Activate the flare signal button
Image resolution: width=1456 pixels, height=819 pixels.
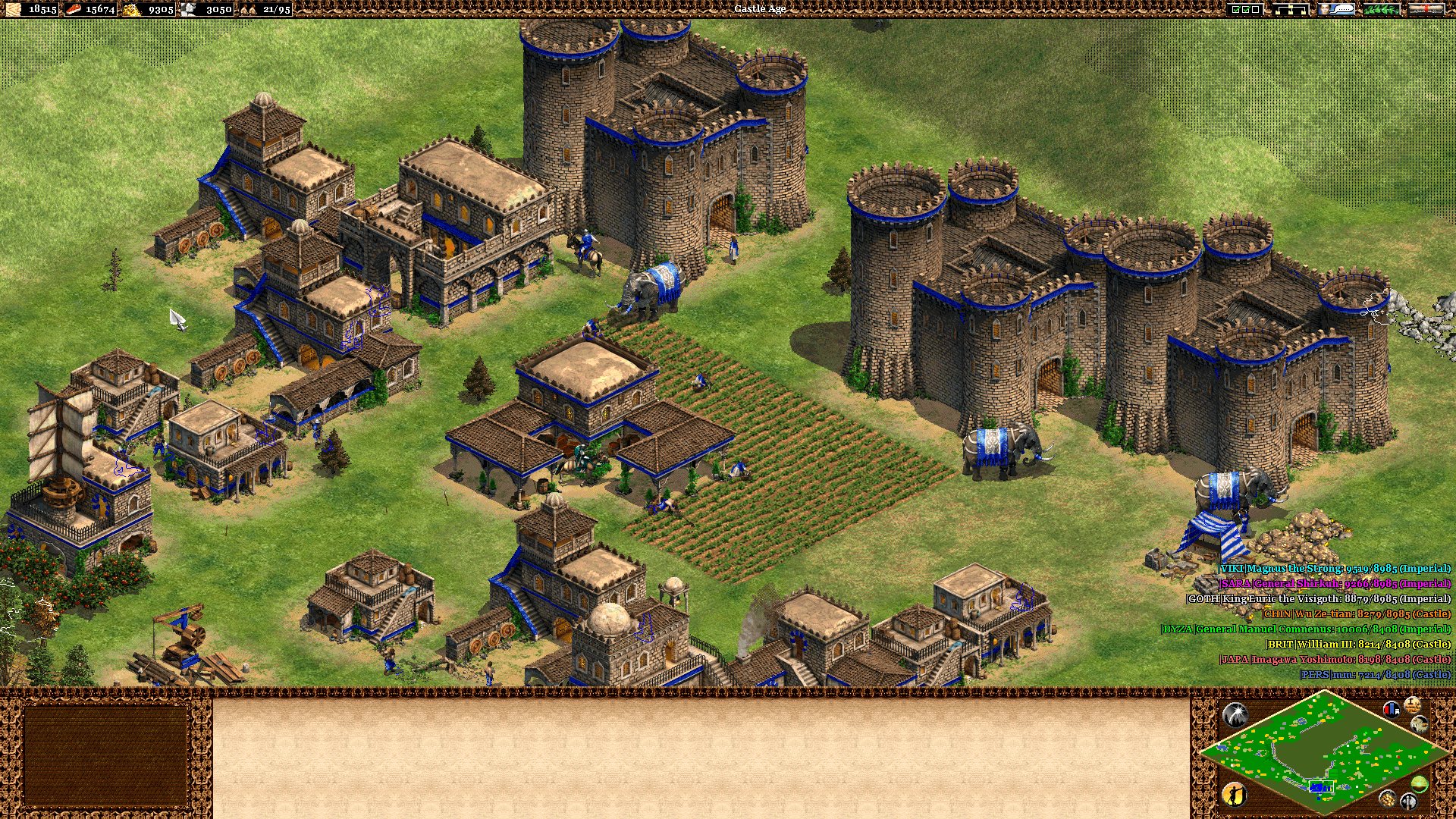pos(1235,714)
